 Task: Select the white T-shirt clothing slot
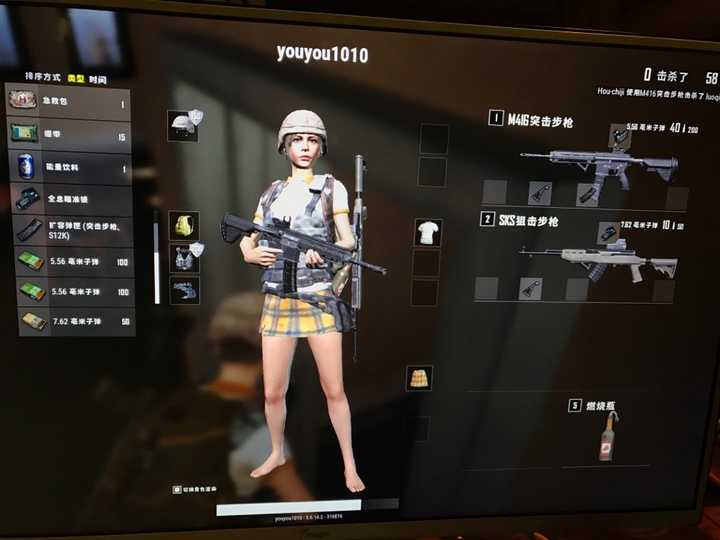click(x=428, y=232)
